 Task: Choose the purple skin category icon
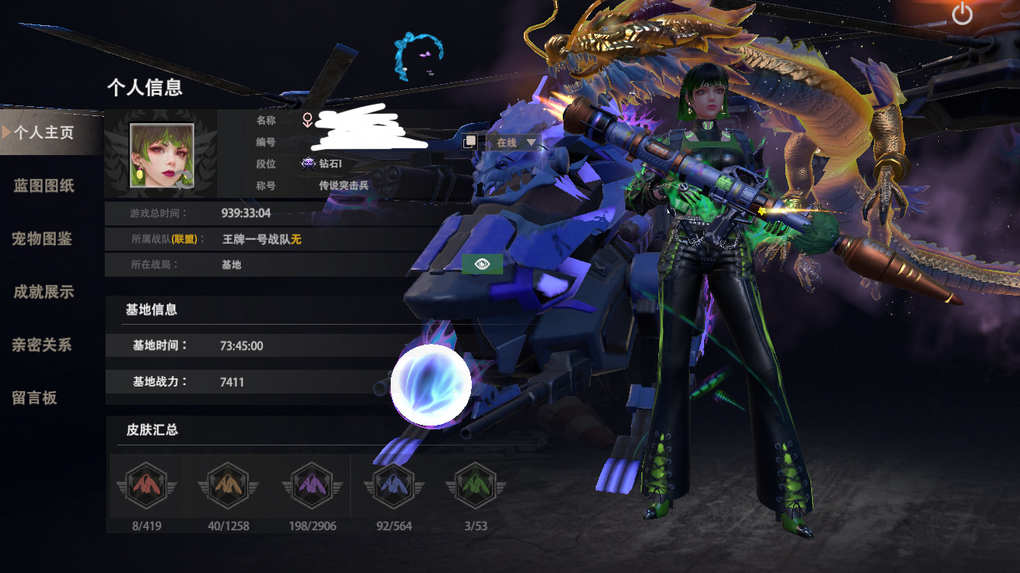click(312, 486)
